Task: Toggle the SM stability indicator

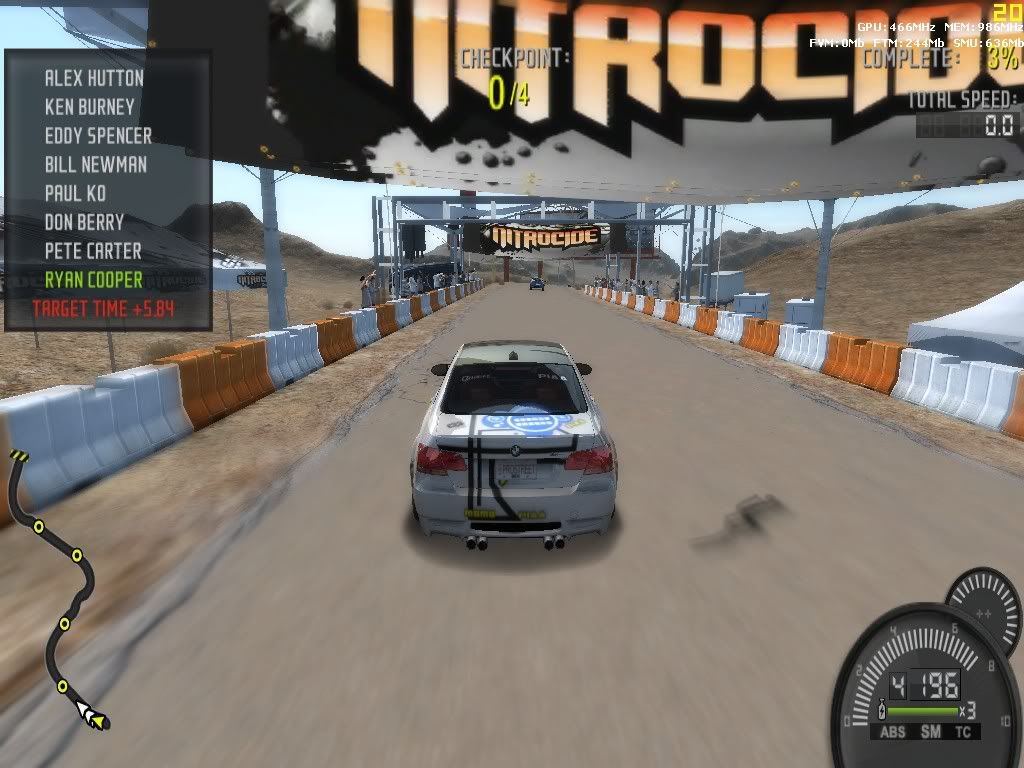Action: [x=931, y=732]
